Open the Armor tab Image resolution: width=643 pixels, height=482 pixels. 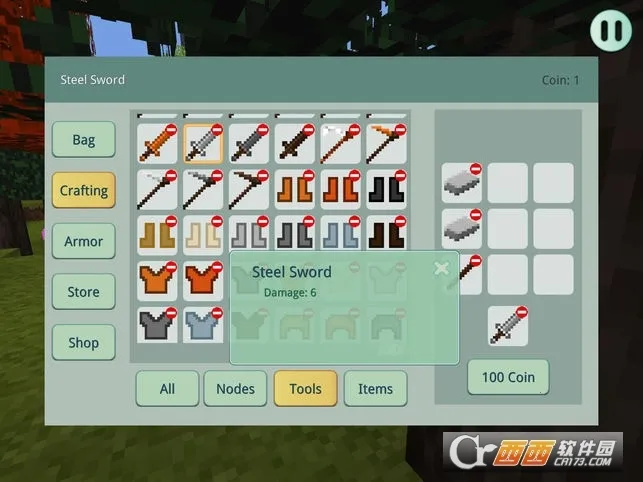84,241
